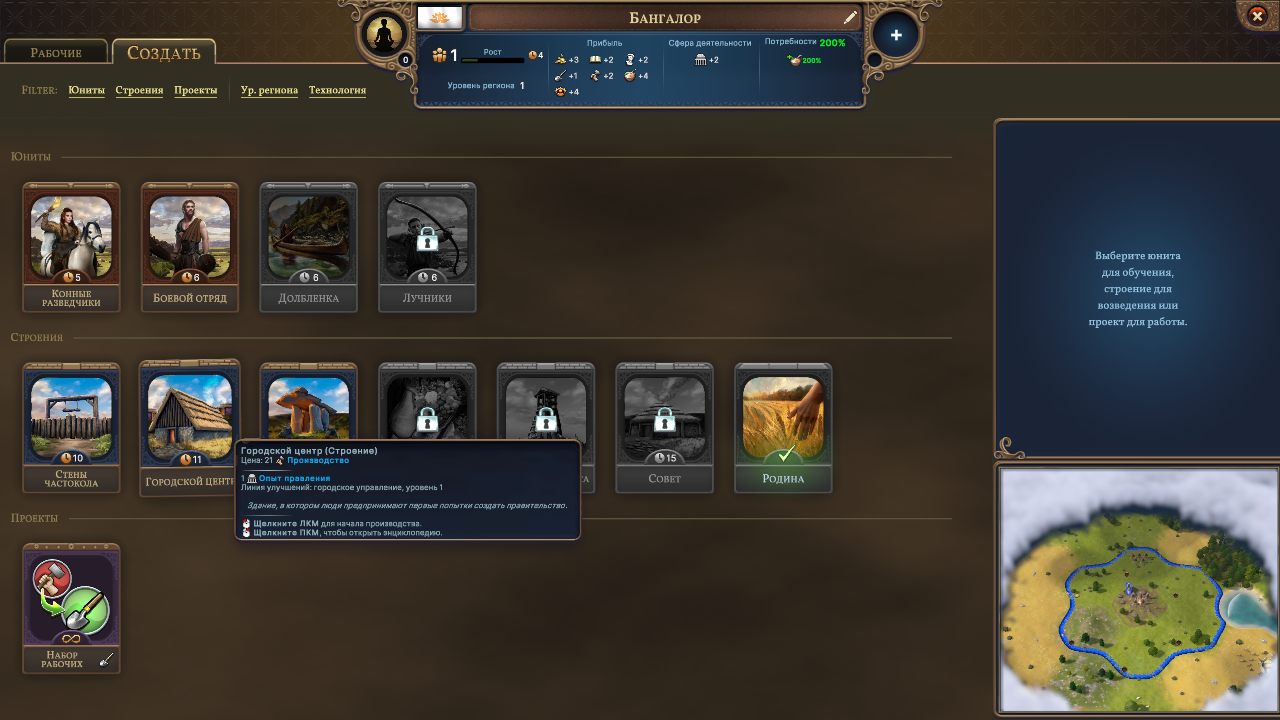Close the city screen with X
The image size is (1280, 720).
[x=1258, y=16]
